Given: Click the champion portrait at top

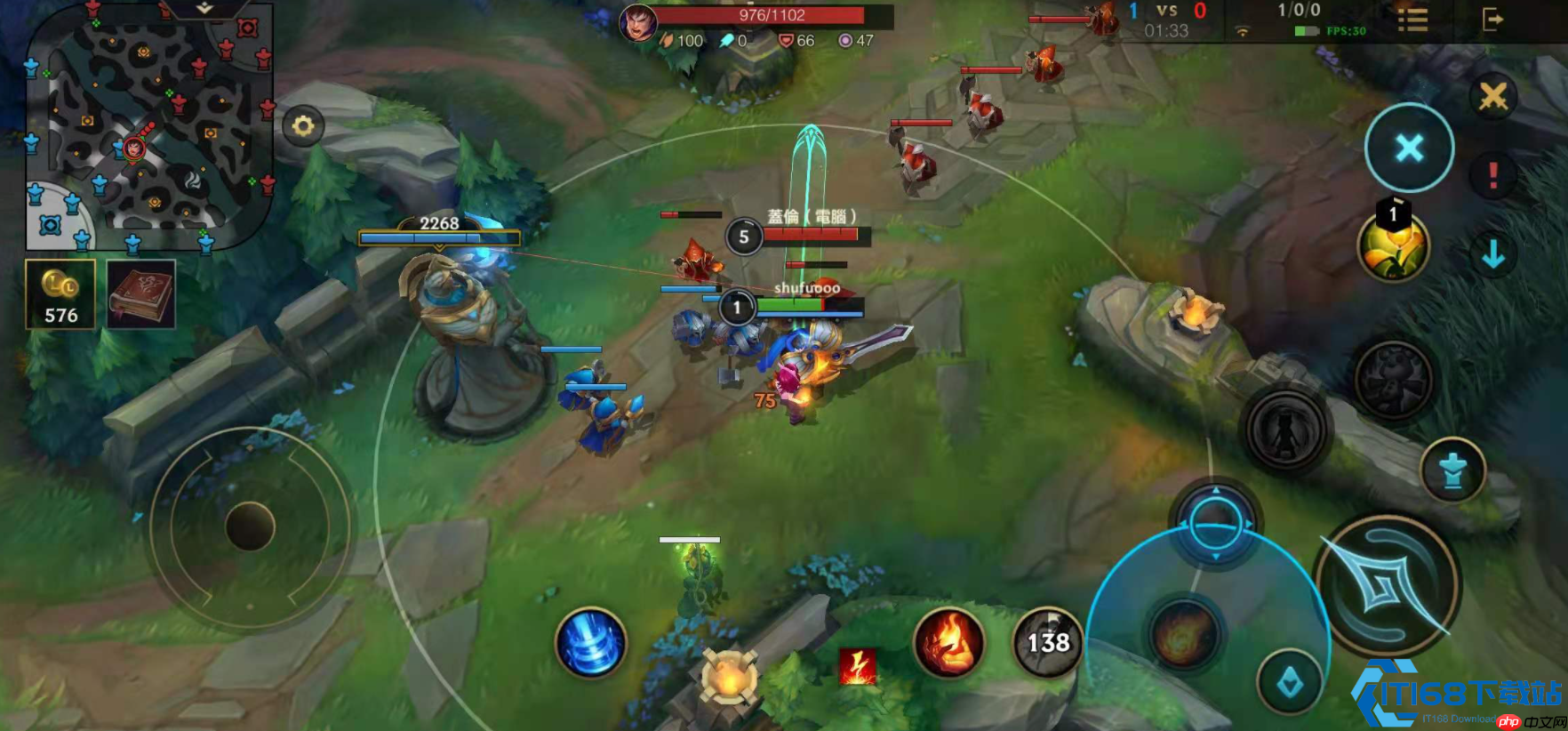Looking at the screenshot, I should tap(637, 23).
